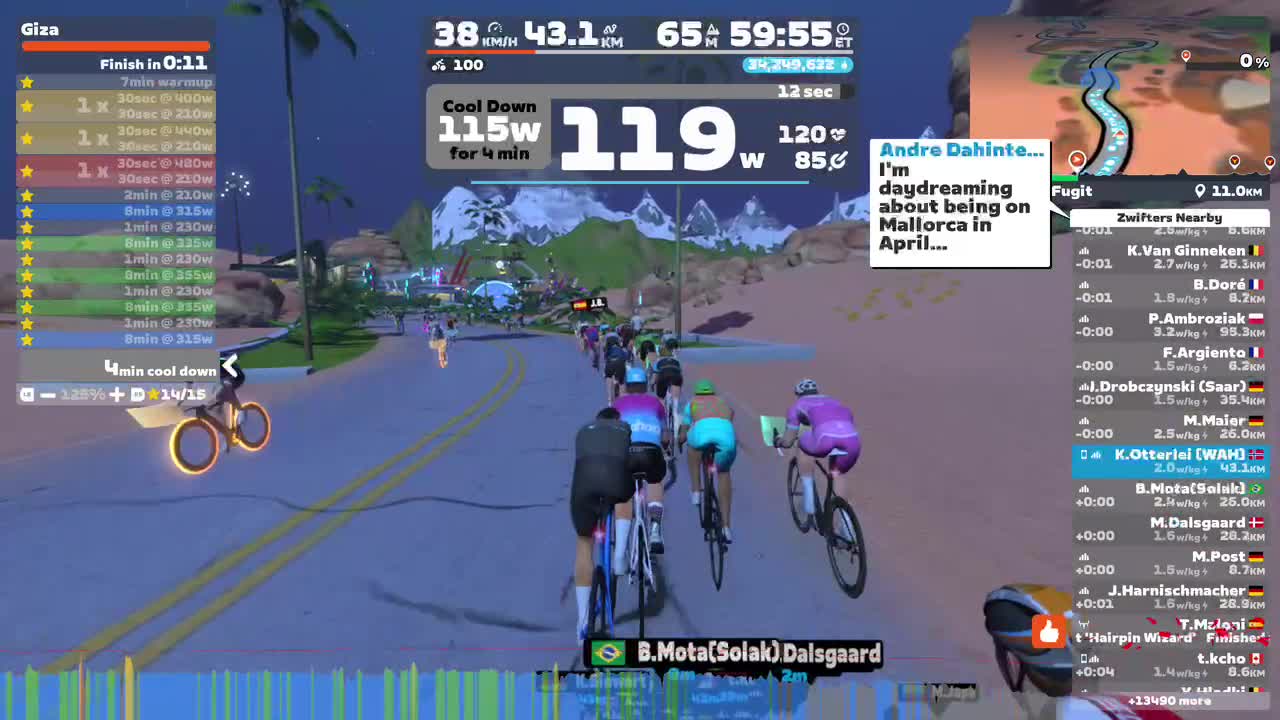Collapse the workout panel with the left chevron
This screenshot has width=1280, height=720.
[230, 366]
